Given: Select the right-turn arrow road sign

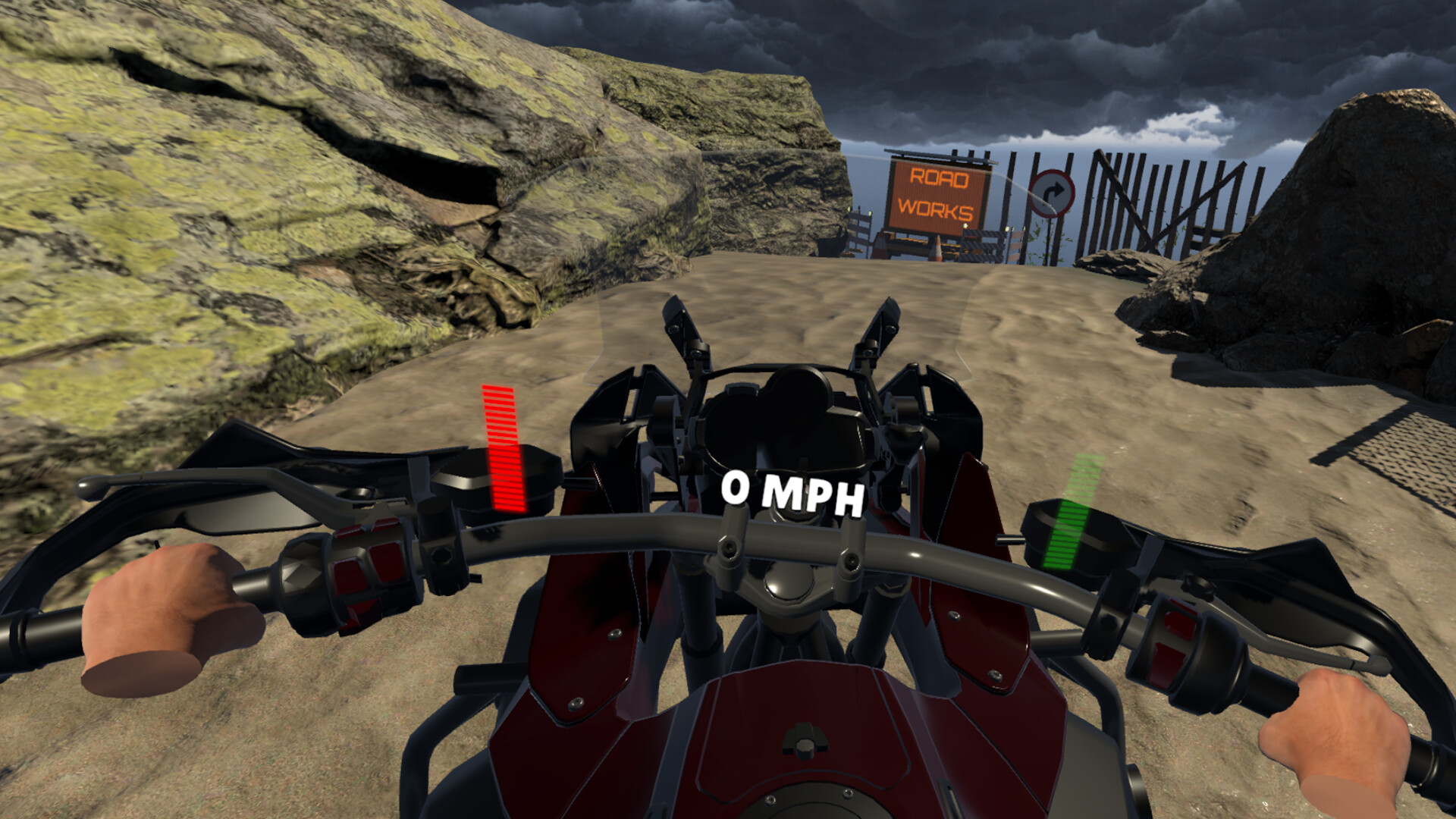Looking at the screenshot, I should click(1053, 193).
